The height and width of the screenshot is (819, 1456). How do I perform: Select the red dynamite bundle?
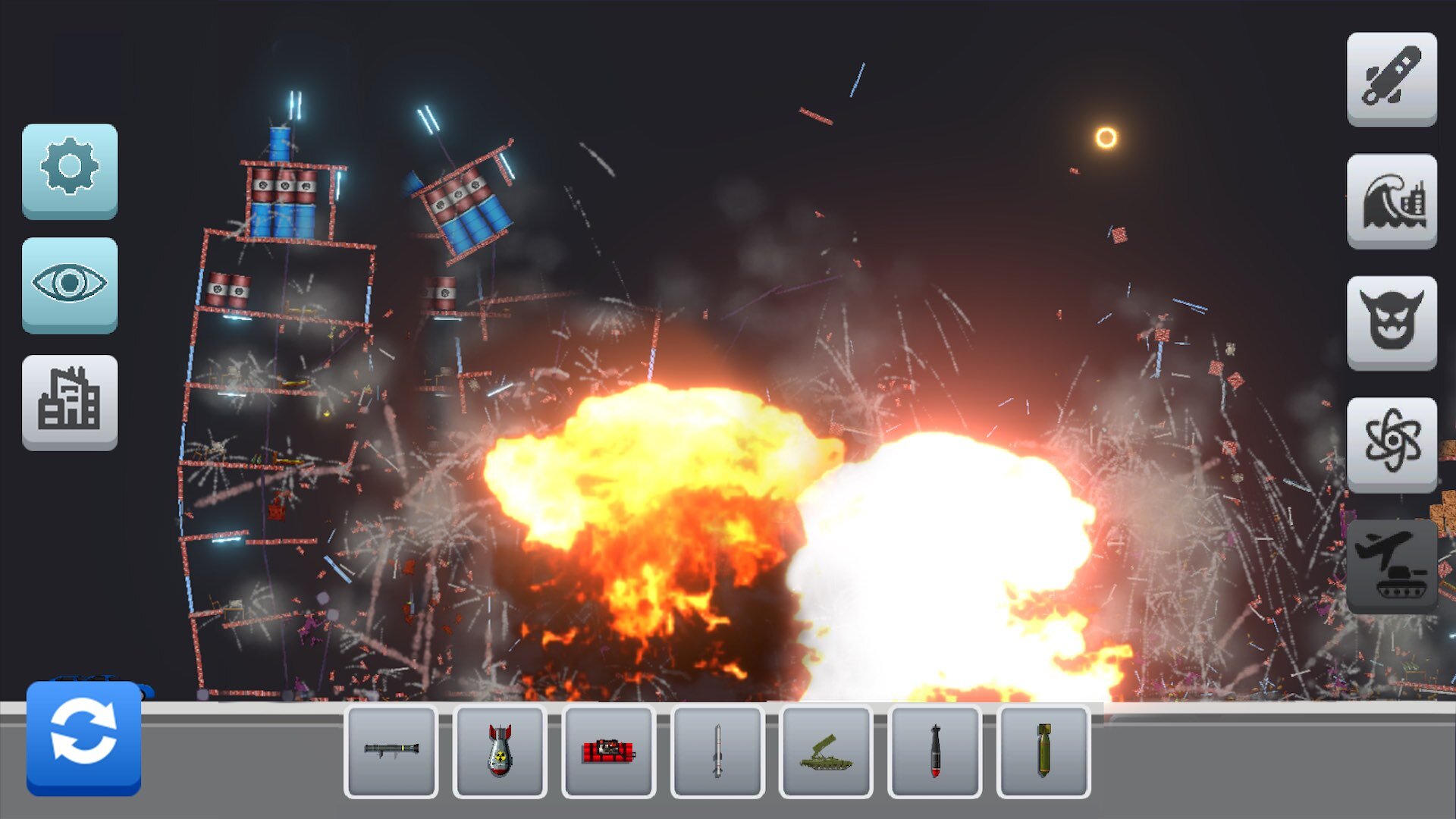click(608, 752)
